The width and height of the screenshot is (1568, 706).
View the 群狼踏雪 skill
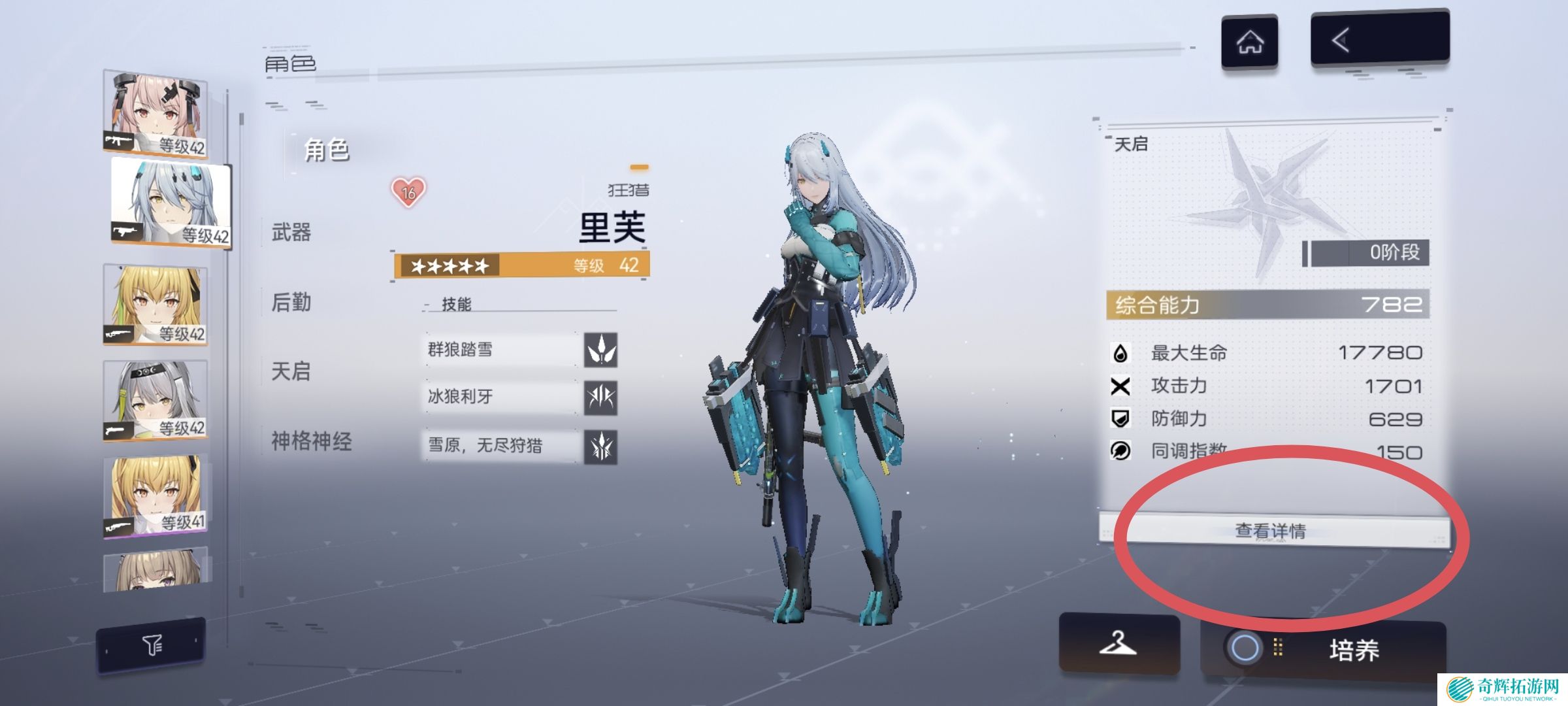pyautogui.click(x=520, y=350)
